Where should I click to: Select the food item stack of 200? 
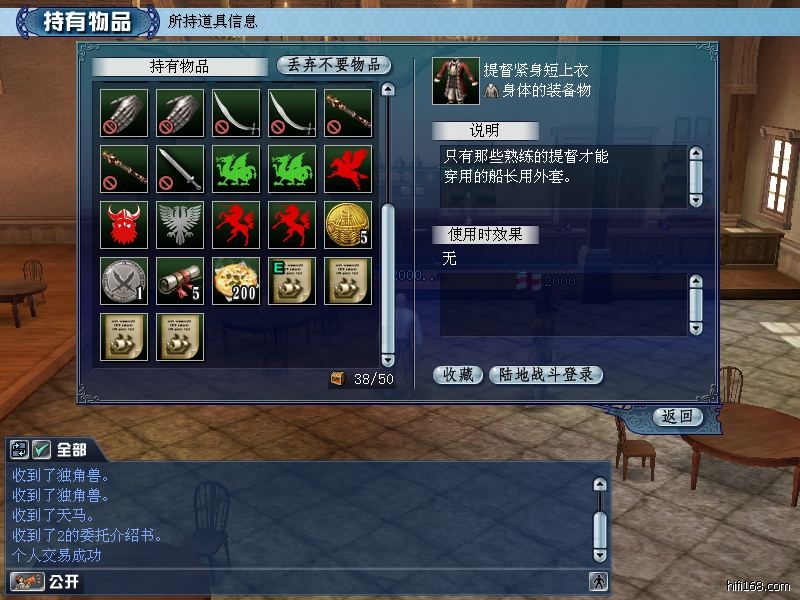tap(236, 281)
